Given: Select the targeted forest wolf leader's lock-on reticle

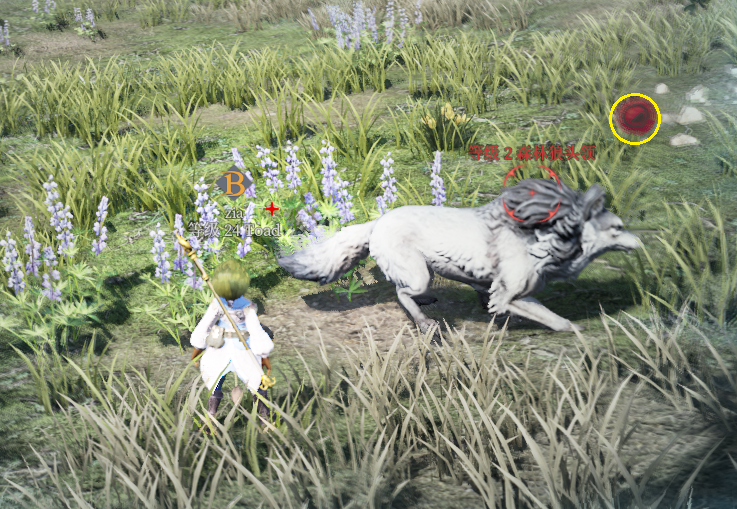Looking at the screenshot, I should [x=531, y=194].
